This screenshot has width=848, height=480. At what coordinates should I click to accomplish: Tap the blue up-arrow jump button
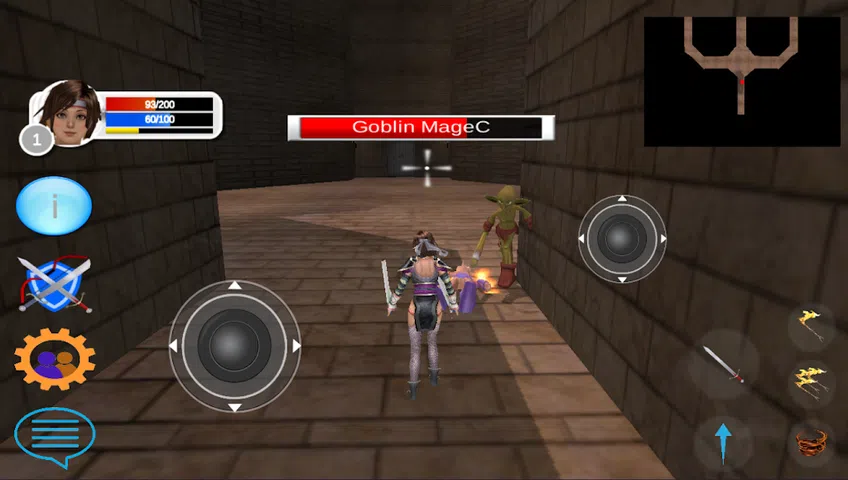coord(723,440)
